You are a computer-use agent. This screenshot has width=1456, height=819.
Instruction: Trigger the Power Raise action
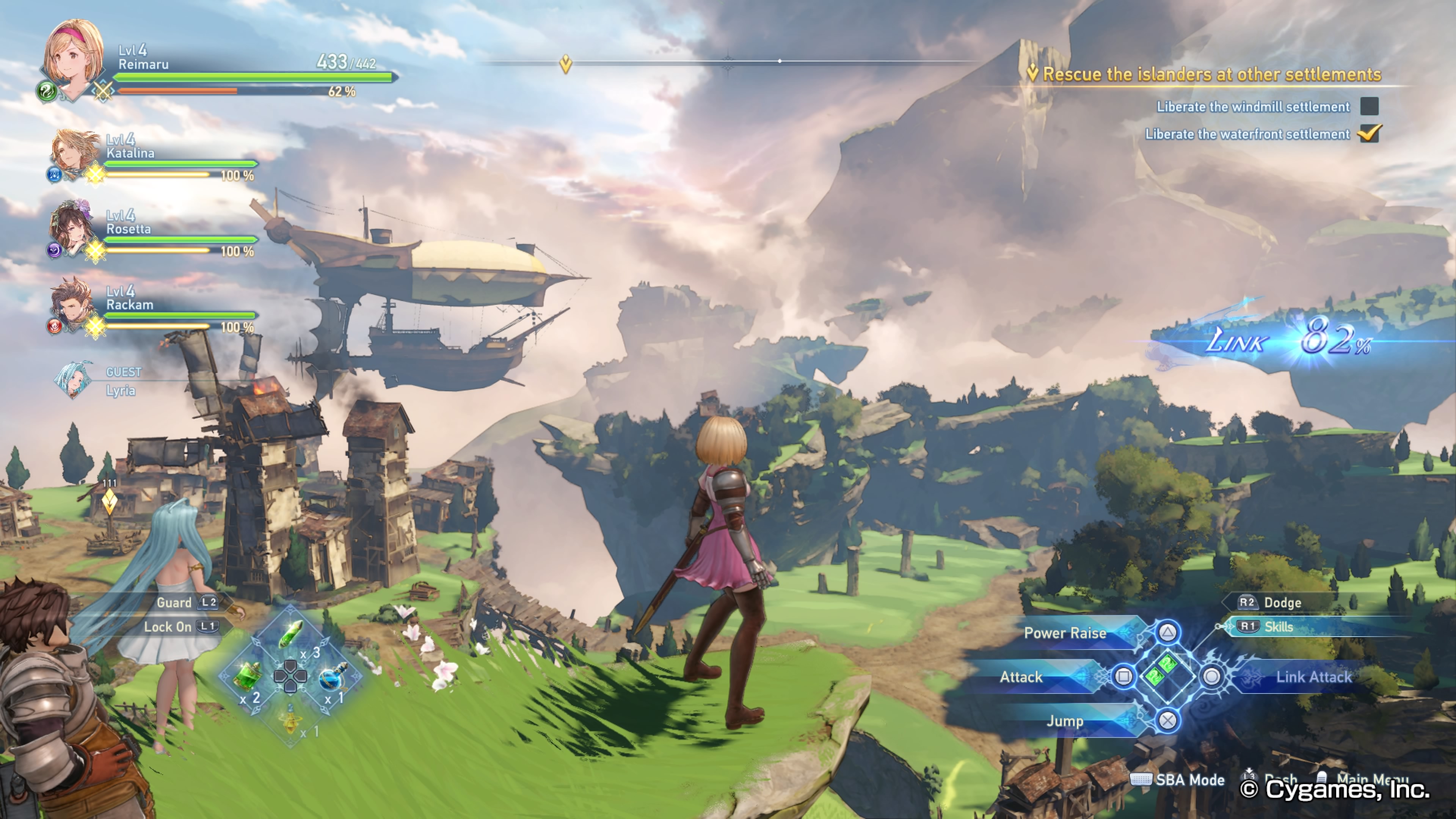click(1065, 633)
